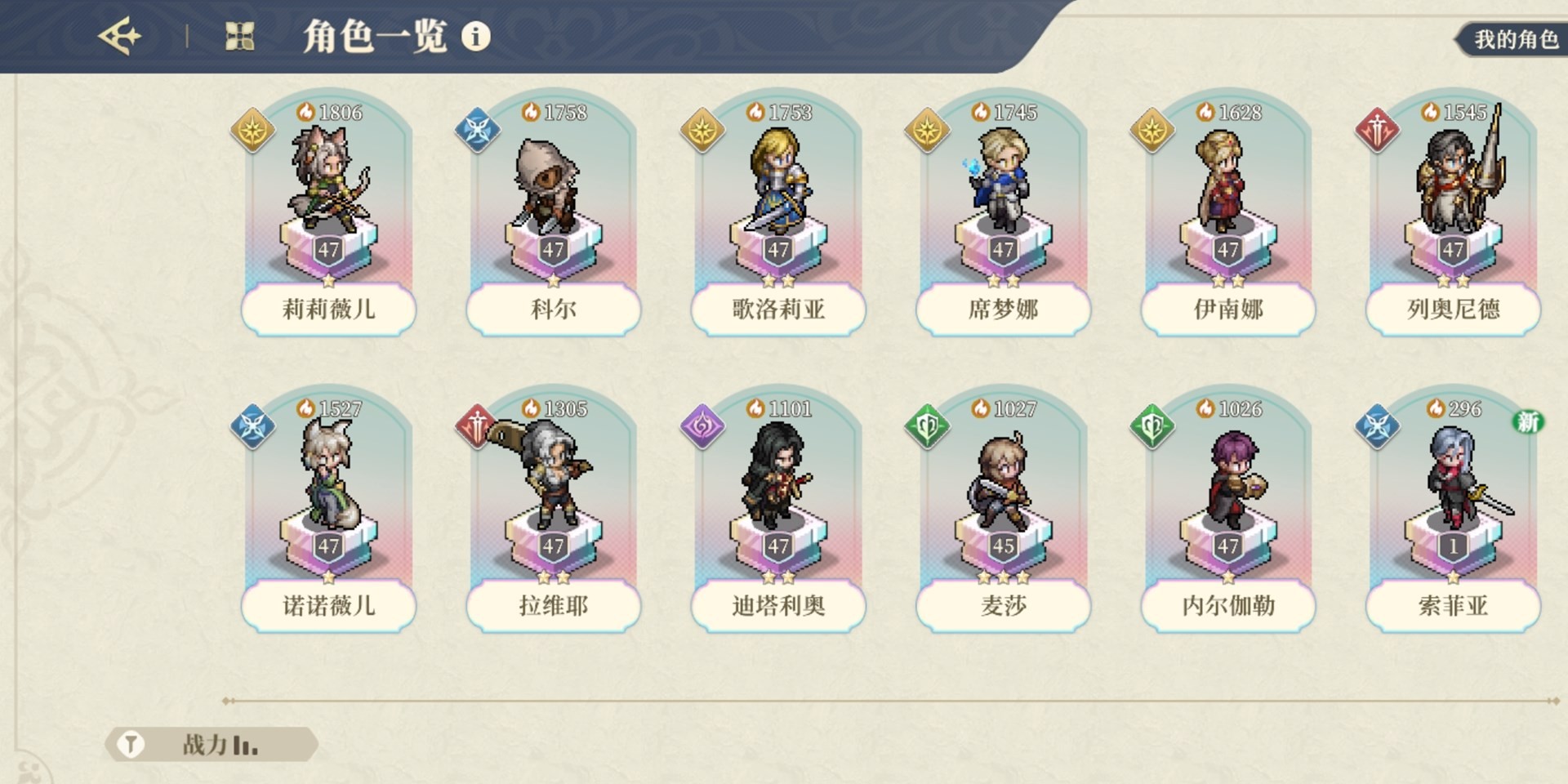Select character 莉莉薇儿
Screen dimensions: 1568x784
[328, 212]
